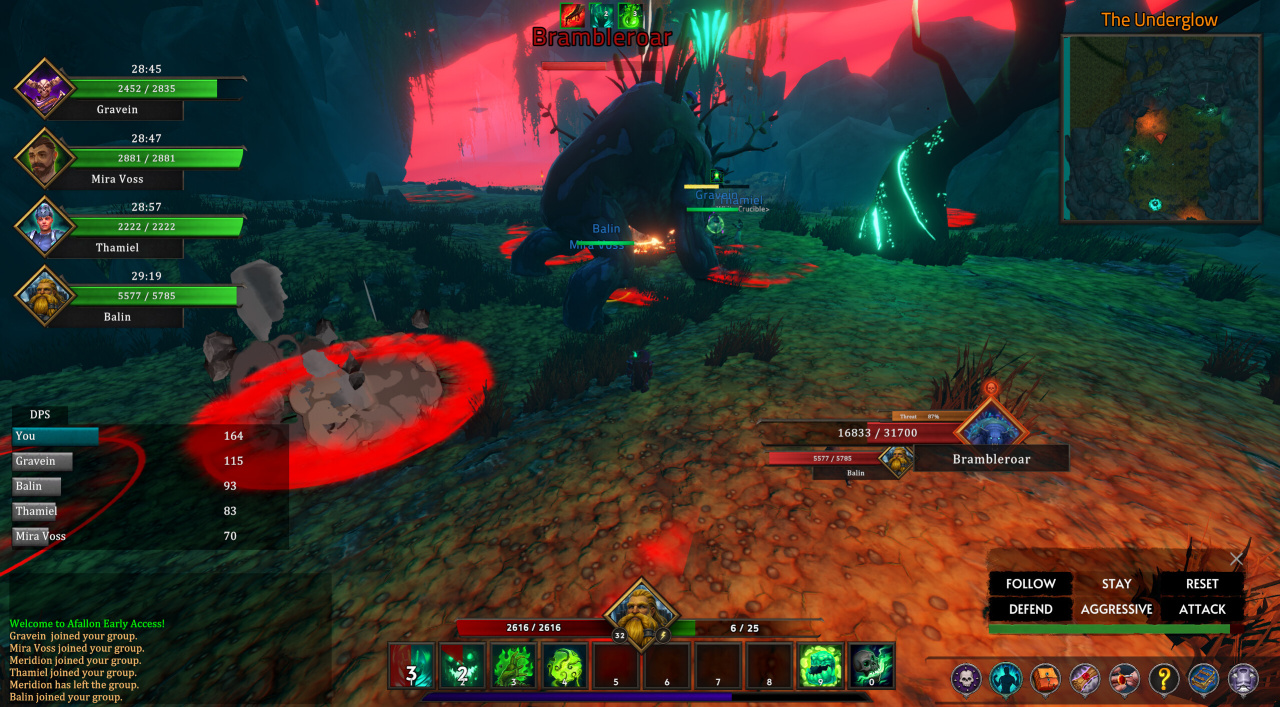Screen dimensions: 1280x707
Task: Activate the green grasping hand ability
Action: coord(514,666)
